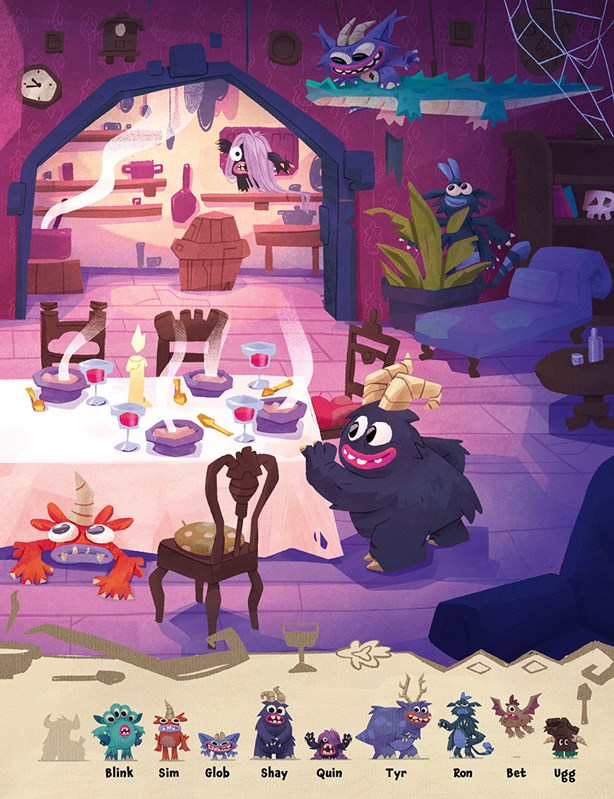Click the Quin monster portrait
The height and width of the screenshot is (799, 614).
pyautogui.click(x=327, y=745)
